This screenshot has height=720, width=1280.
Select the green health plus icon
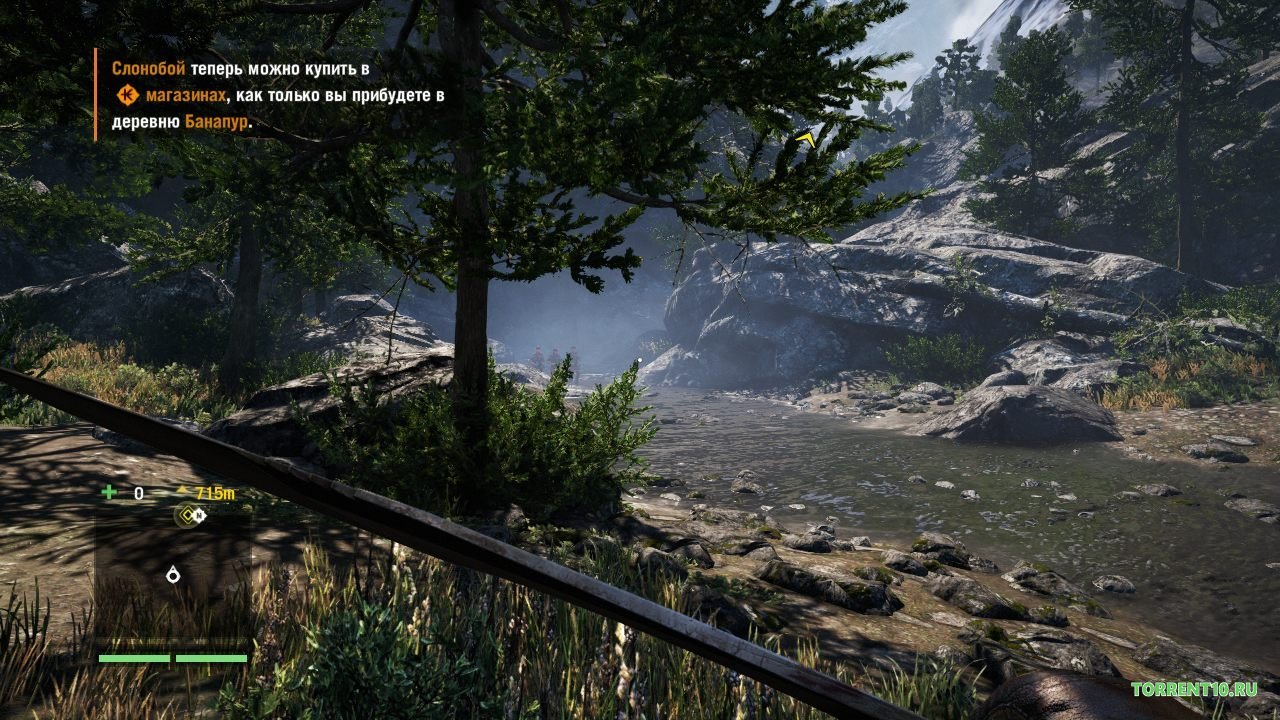click(x=108, y=491)
